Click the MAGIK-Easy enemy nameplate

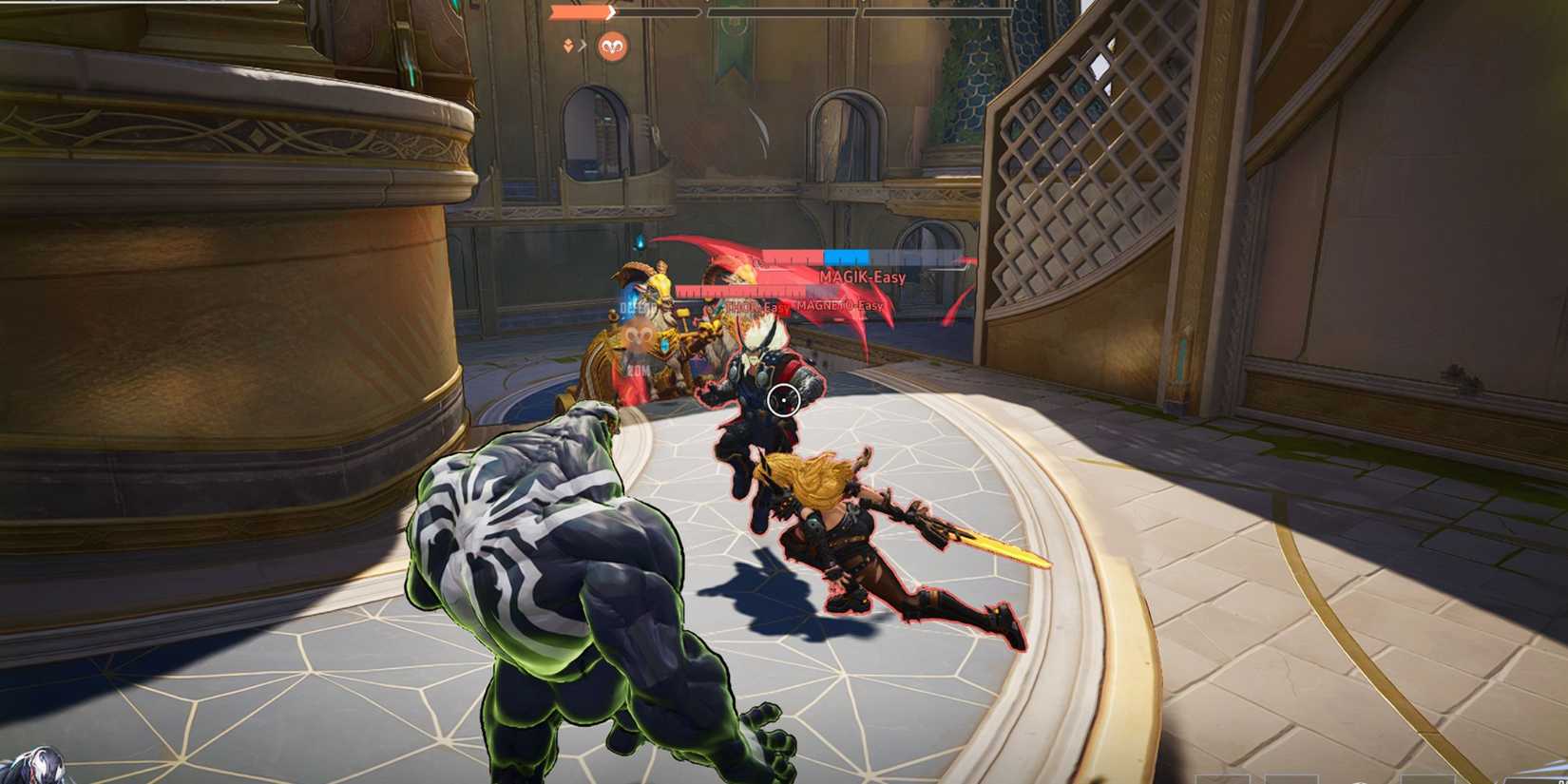pos(863,277)
